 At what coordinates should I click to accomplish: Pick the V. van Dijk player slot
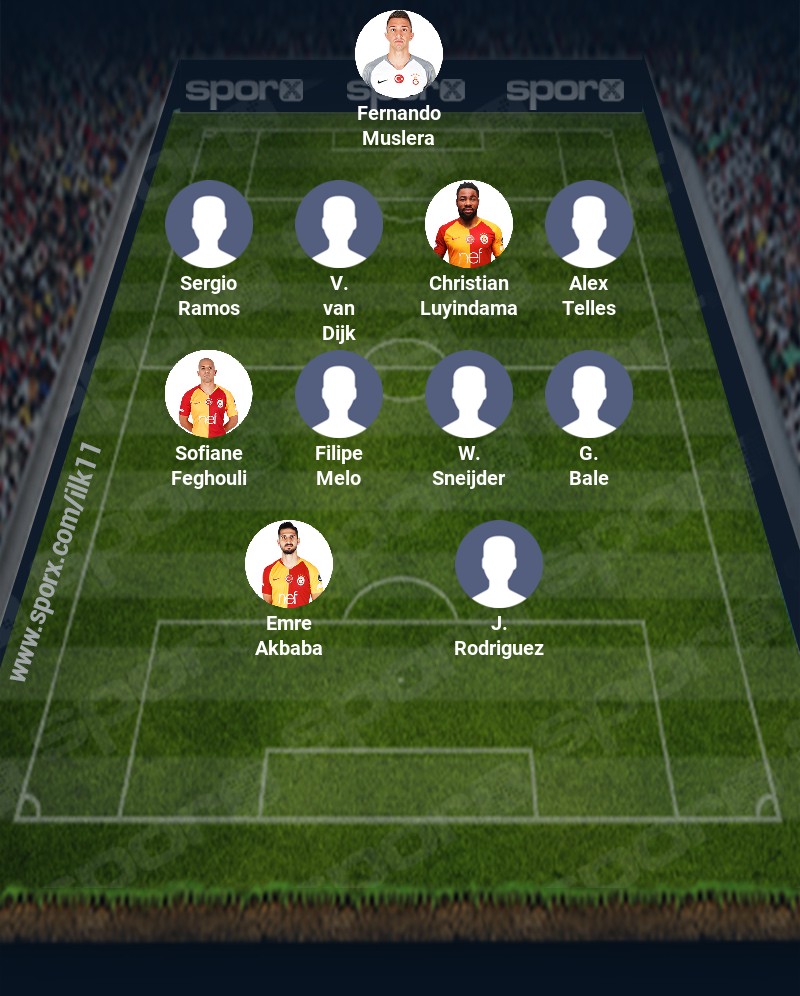pos(339,224)
